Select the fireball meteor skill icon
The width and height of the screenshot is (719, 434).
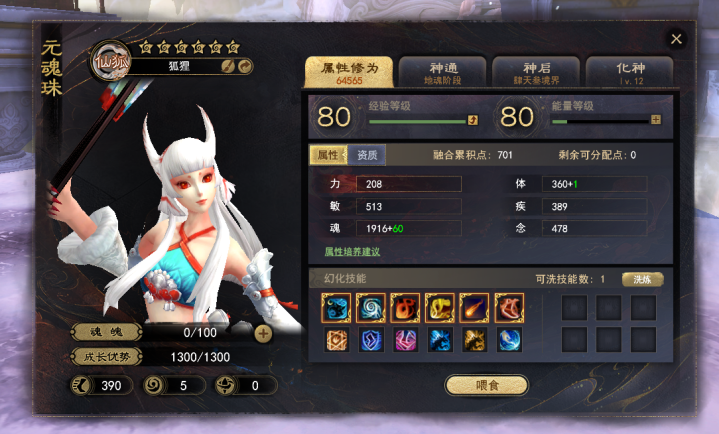[474, 307]
